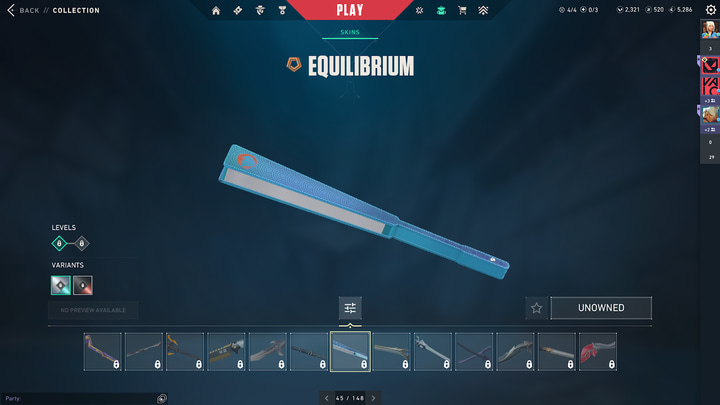720x405 pixels.
Task: Choose the teal skin variant swatch
Action: pos(61,285)
